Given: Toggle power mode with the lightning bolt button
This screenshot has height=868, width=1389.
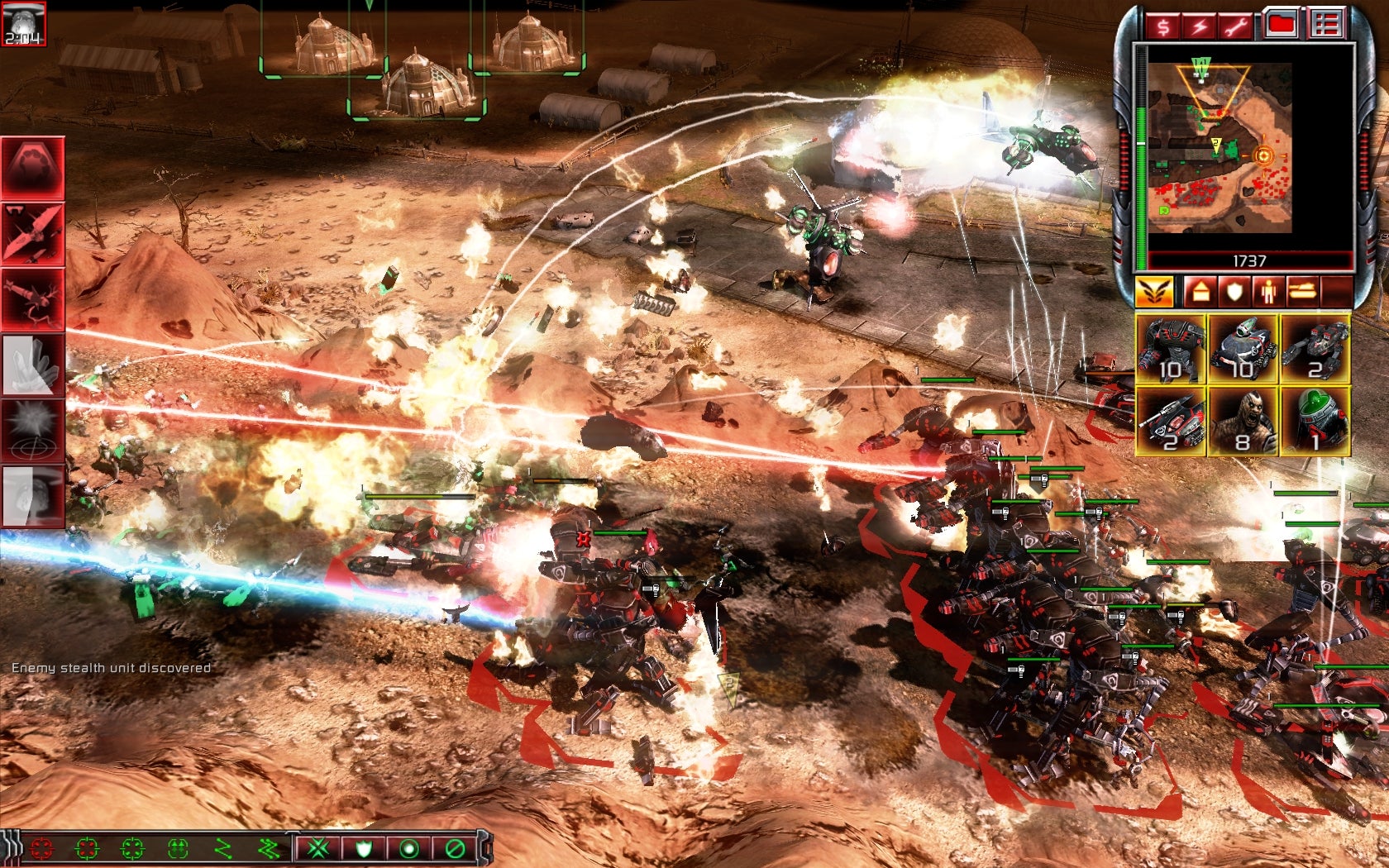Looking at the screenshot, I should (1199, 26).
